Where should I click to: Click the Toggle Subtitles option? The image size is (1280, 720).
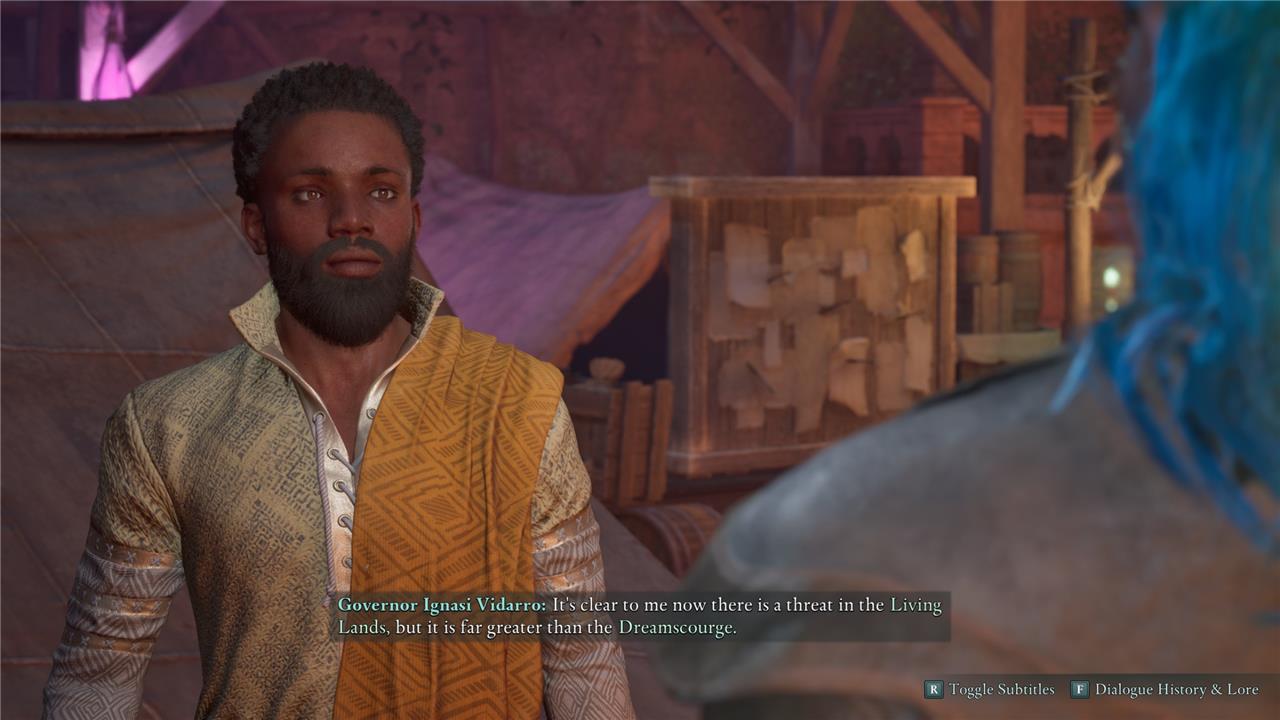click(990, 689)
